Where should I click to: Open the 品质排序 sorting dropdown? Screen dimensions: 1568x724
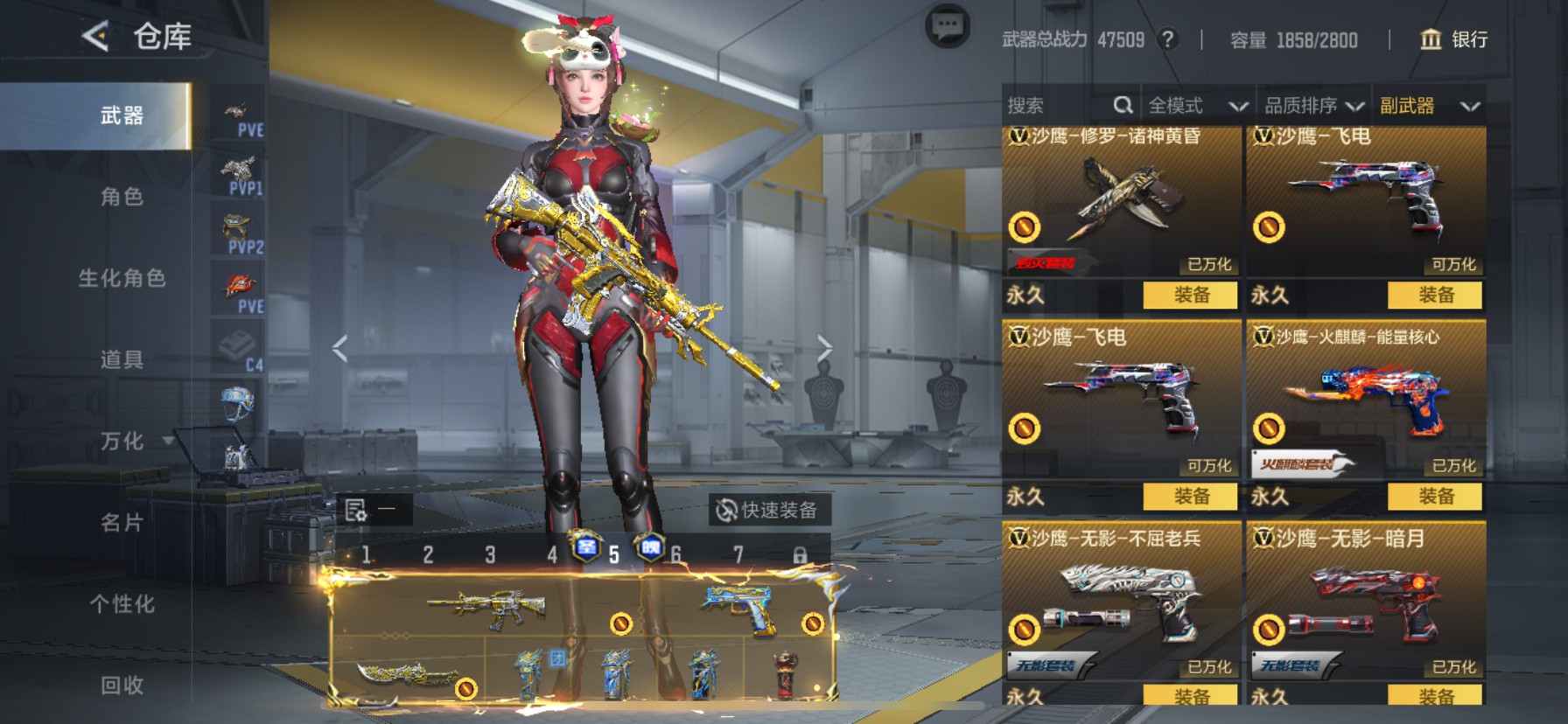(1313, 106)
